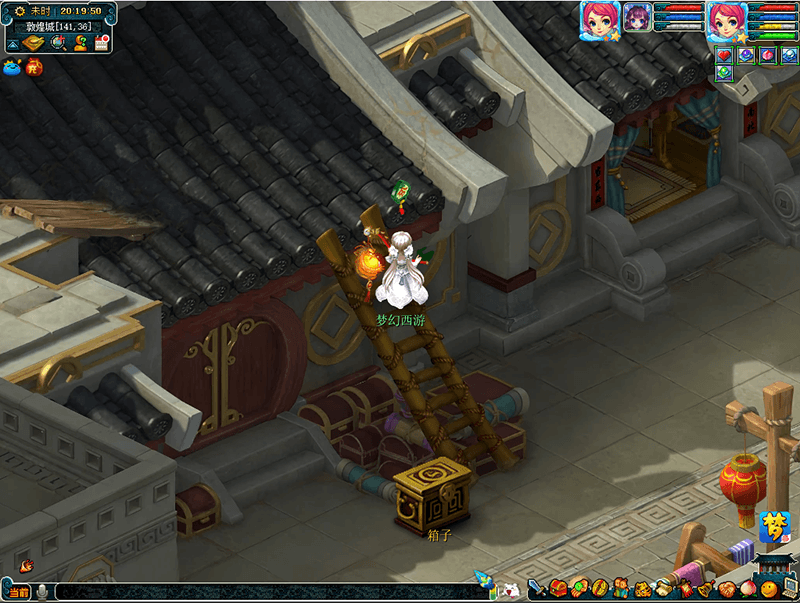Open the two-person team icon
This screenshot has width=800, height=603.
621,588
